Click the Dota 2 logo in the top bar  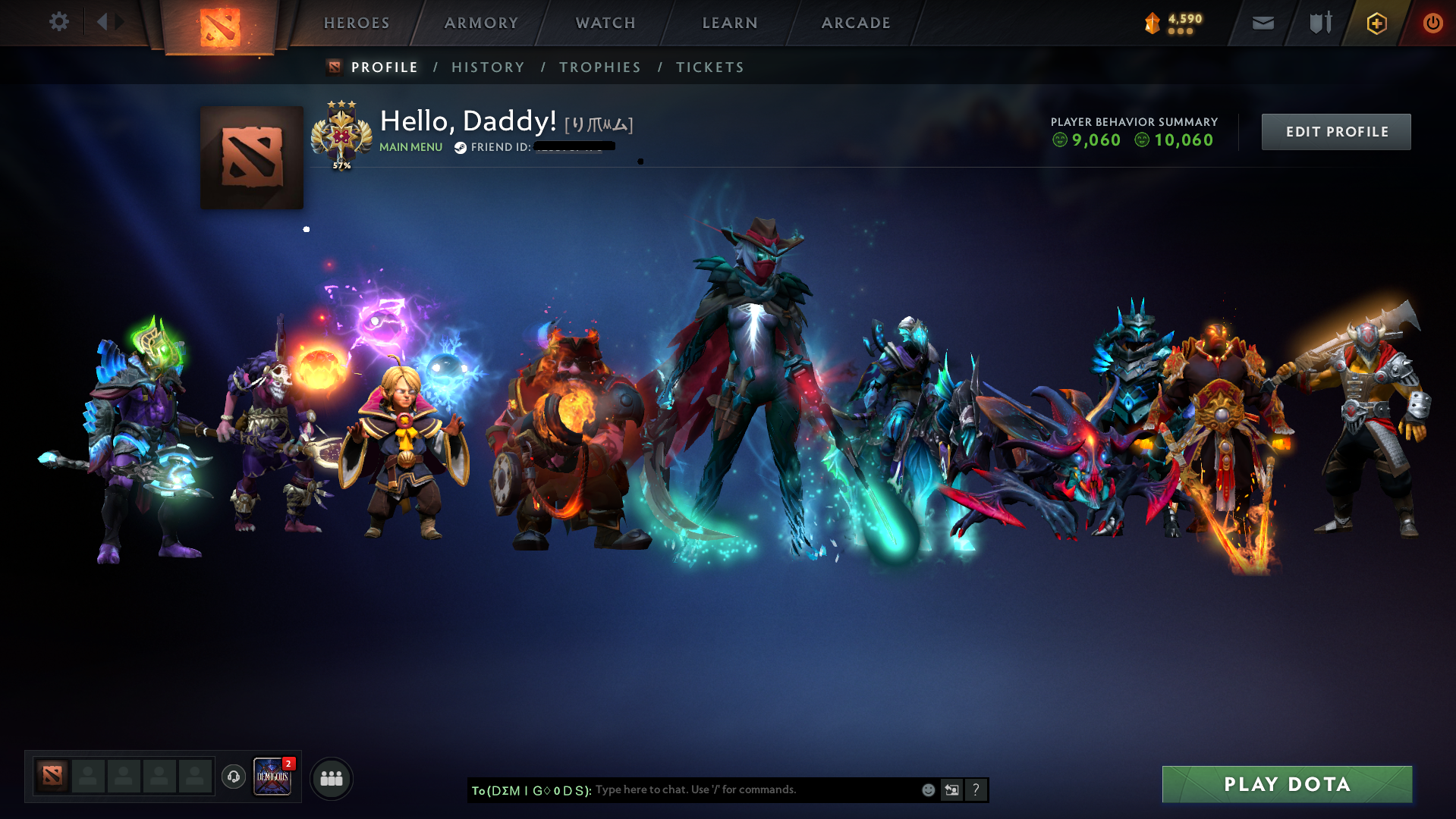(x=220, y=23)
